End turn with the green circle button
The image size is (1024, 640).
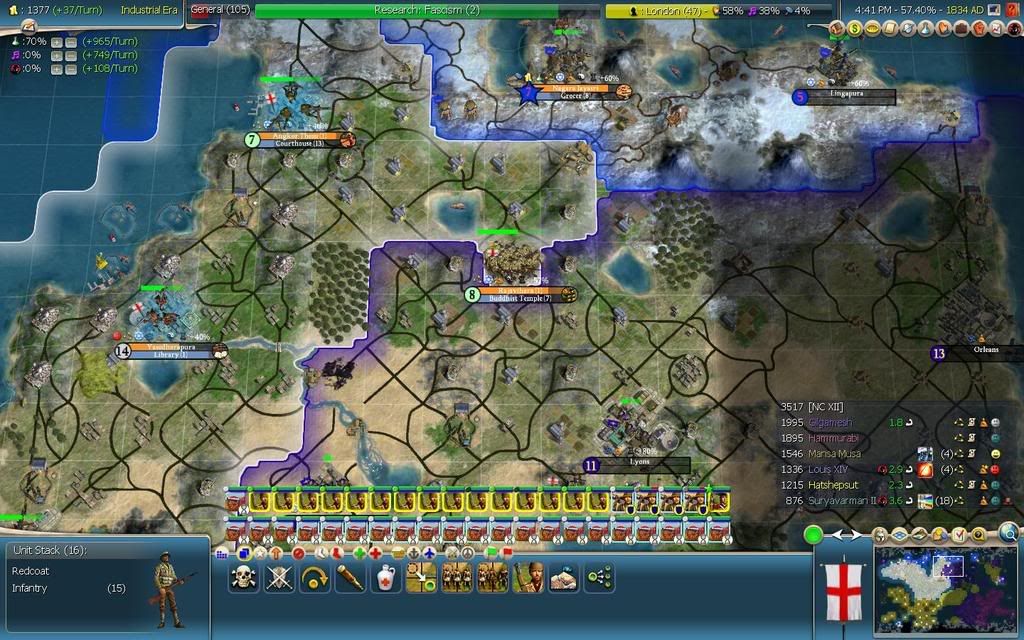813,535
